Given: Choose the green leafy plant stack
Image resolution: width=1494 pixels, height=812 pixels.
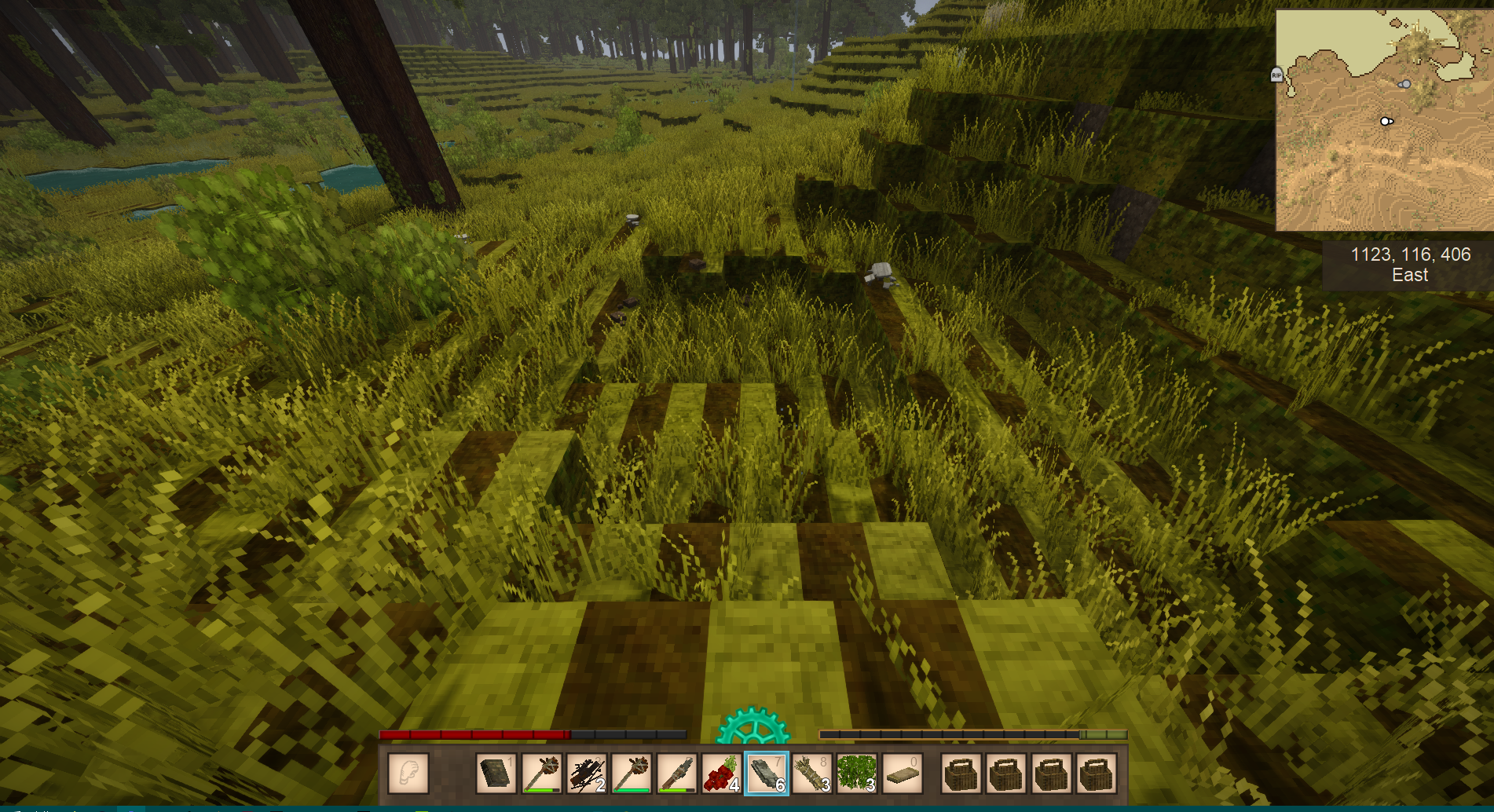Looking at the screenshot, I should point(856,774).
